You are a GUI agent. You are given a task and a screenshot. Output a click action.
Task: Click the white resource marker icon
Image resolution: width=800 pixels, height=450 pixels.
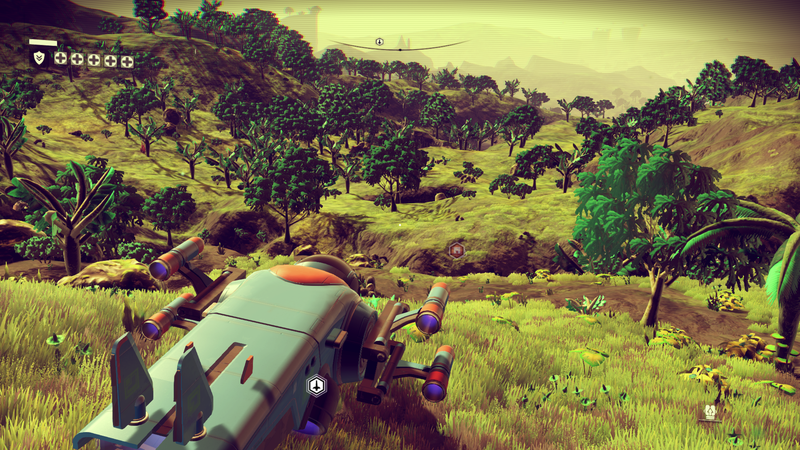[711, 411]
